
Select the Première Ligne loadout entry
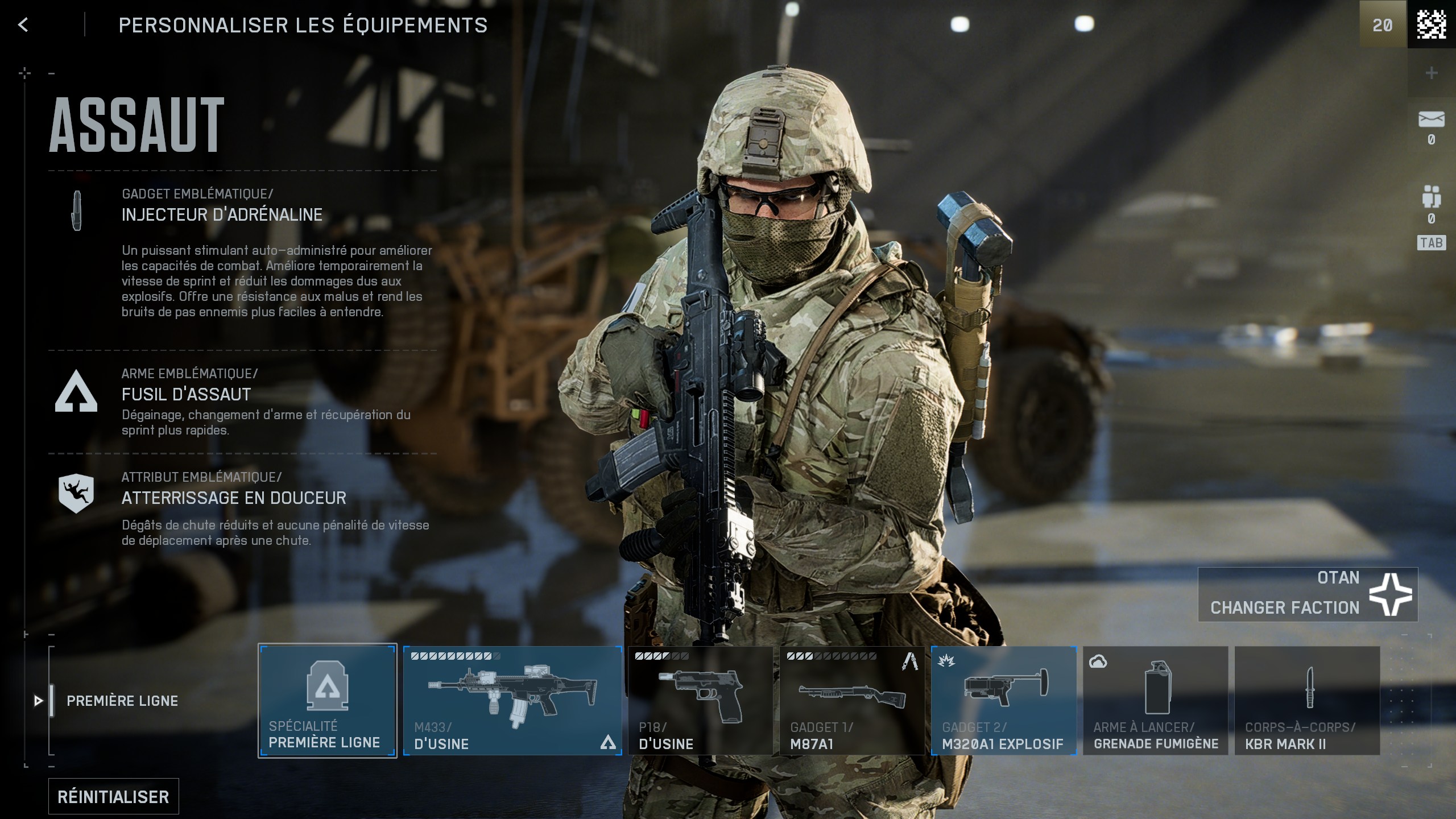tap(122, 701)
